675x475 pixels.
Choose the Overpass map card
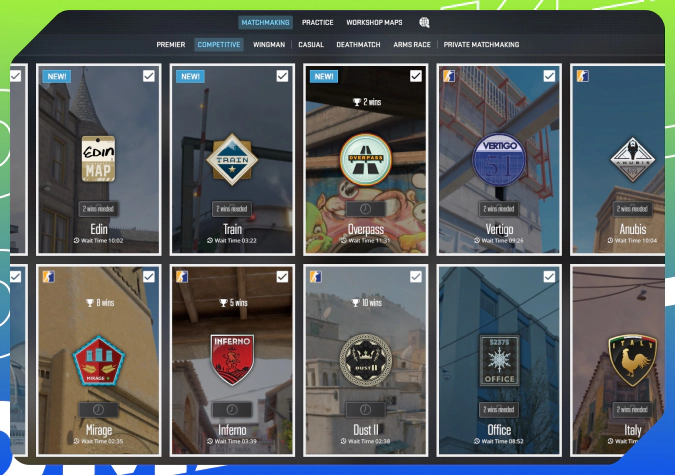(x=365, y=160)
